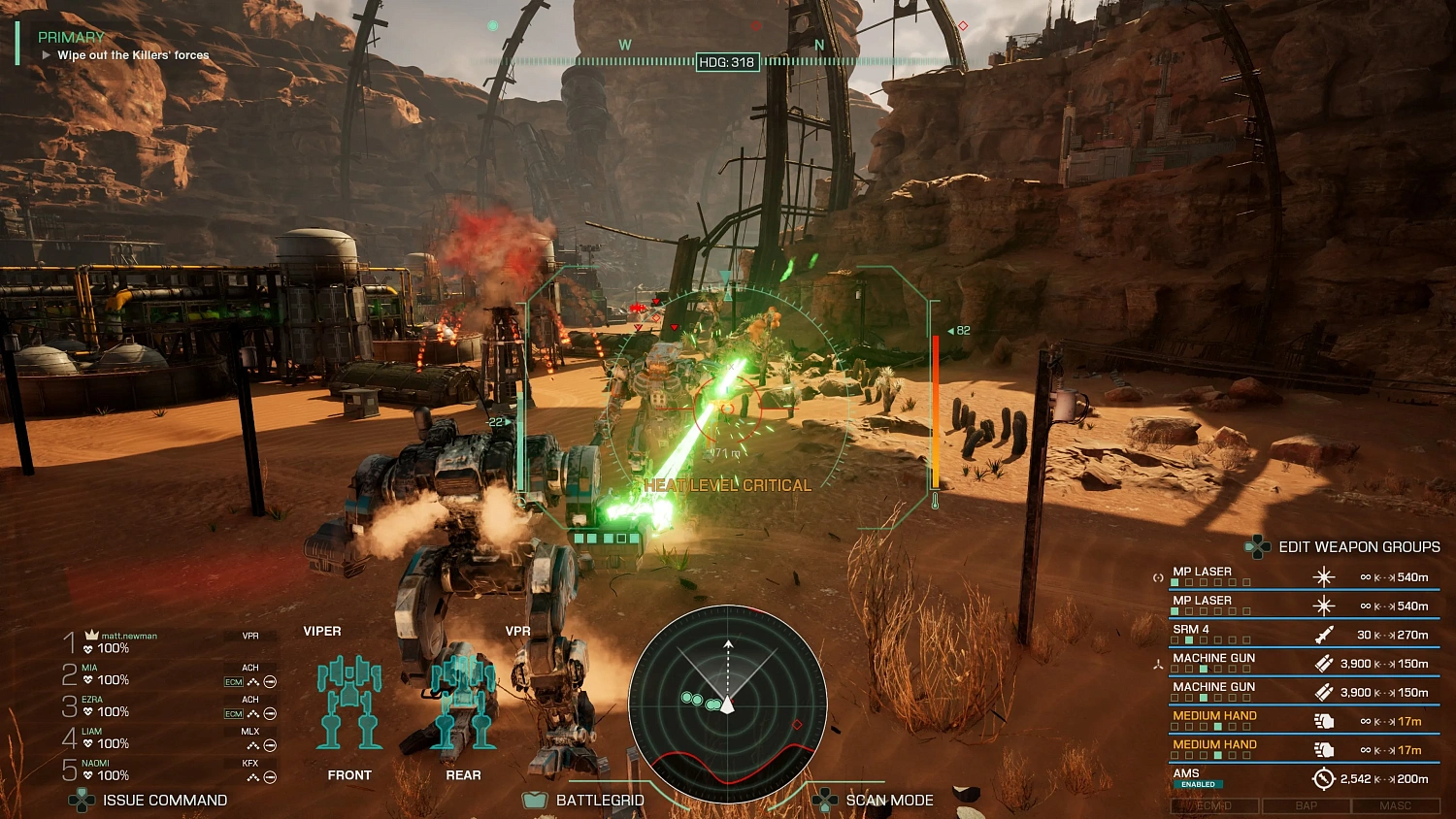
Task: Select the MASC tab at bottom right
Action: (x=1392, y=805)
